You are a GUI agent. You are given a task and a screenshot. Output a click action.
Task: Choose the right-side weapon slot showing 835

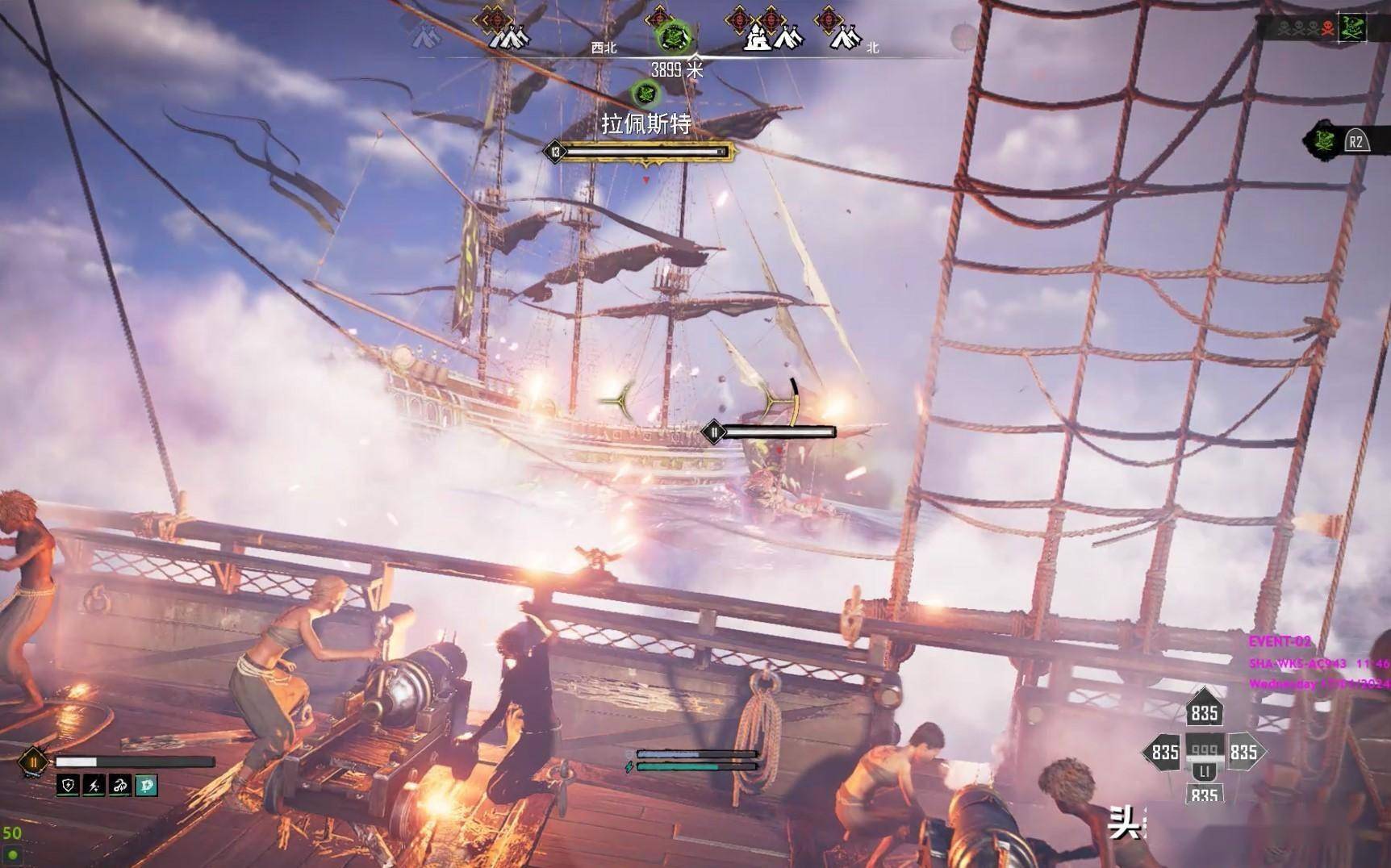tap(1243, 753)
